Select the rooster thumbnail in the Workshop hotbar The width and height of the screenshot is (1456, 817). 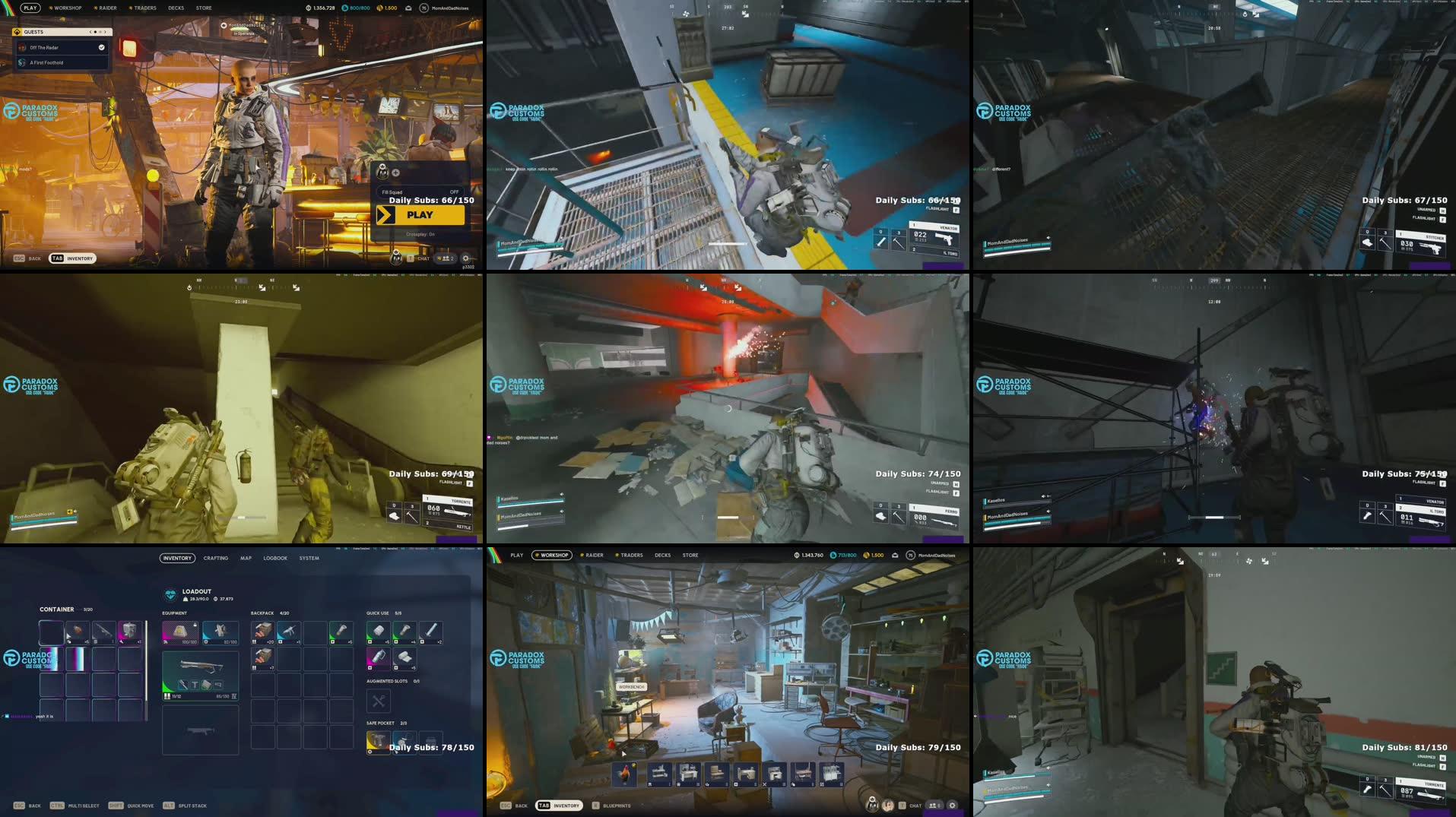click(626, 774)
